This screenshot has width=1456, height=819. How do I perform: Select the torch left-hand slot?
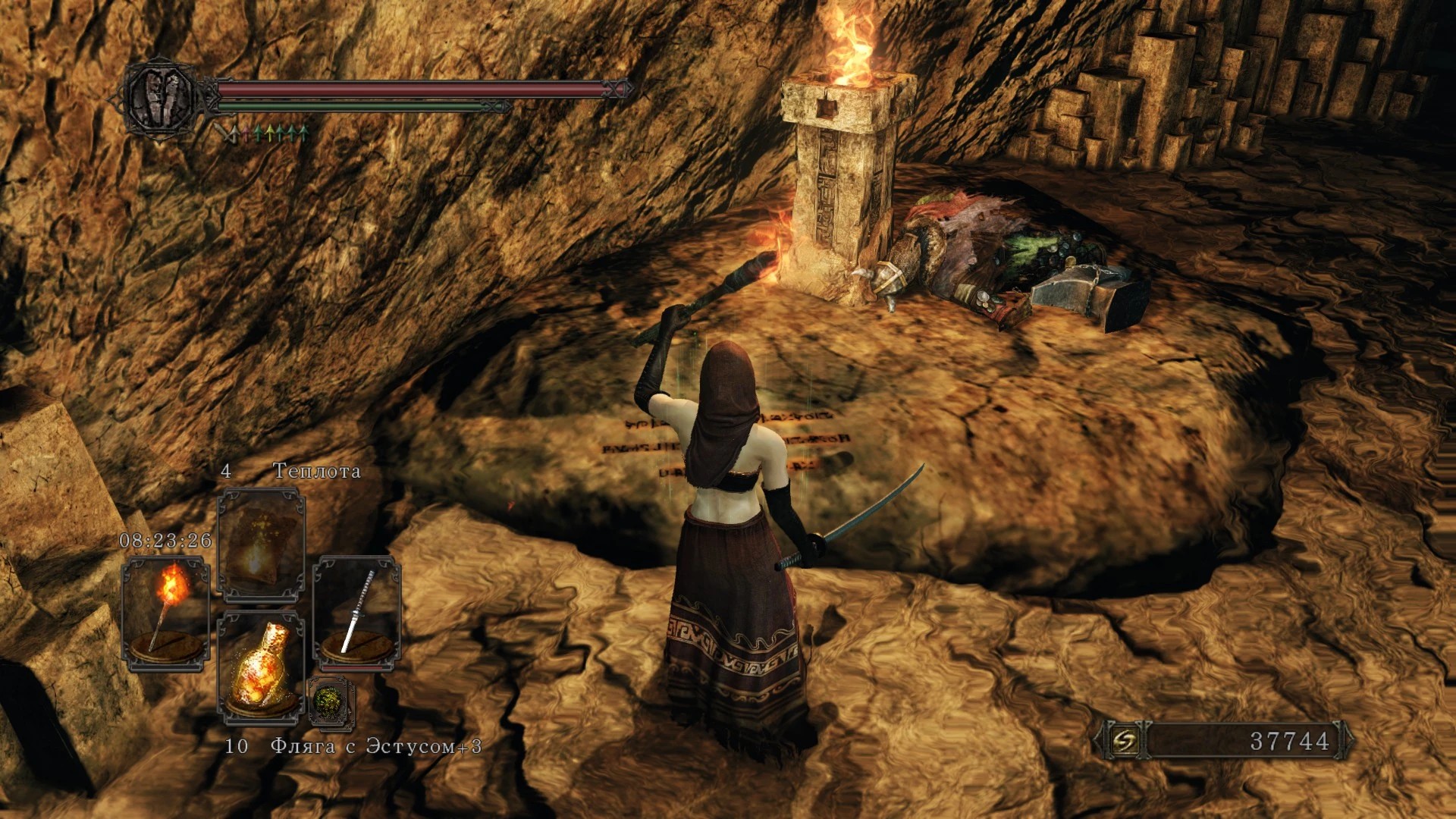coord(166,613)
